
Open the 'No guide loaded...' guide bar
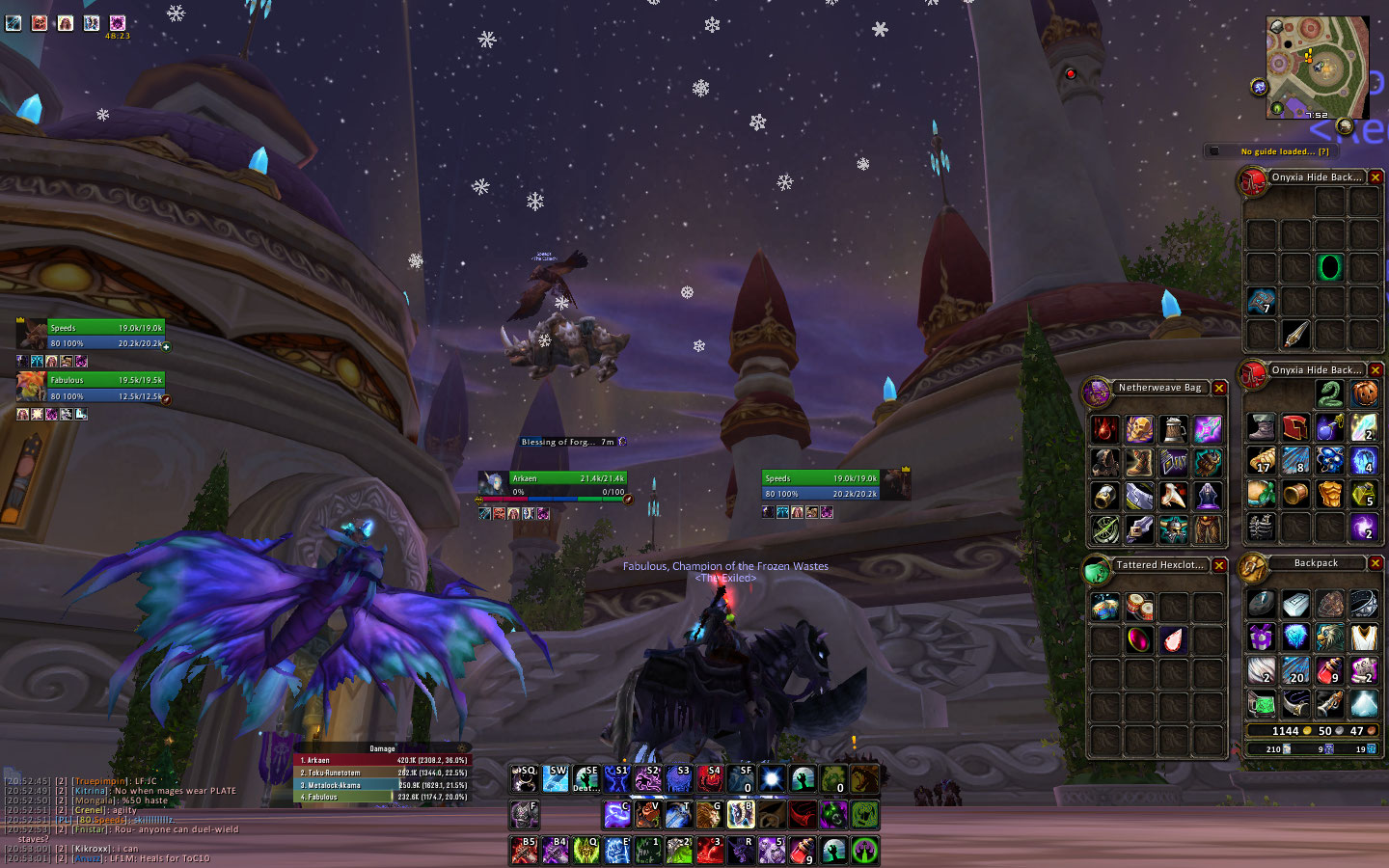click(1283, 151)
